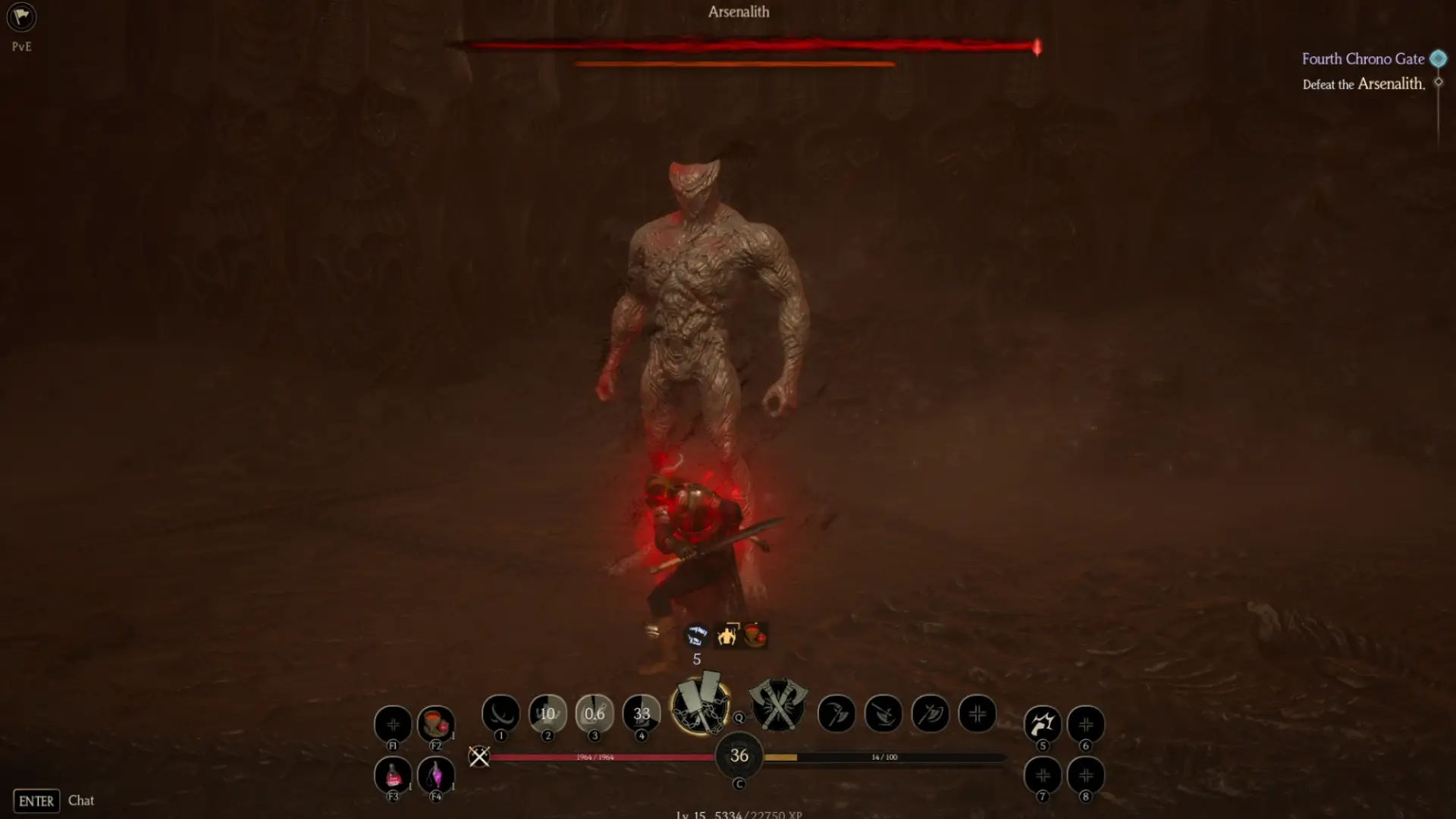Activate the first axe skill right of crossed axes
The width and height of the screenshot is (1456, 819).
point(836,714)
